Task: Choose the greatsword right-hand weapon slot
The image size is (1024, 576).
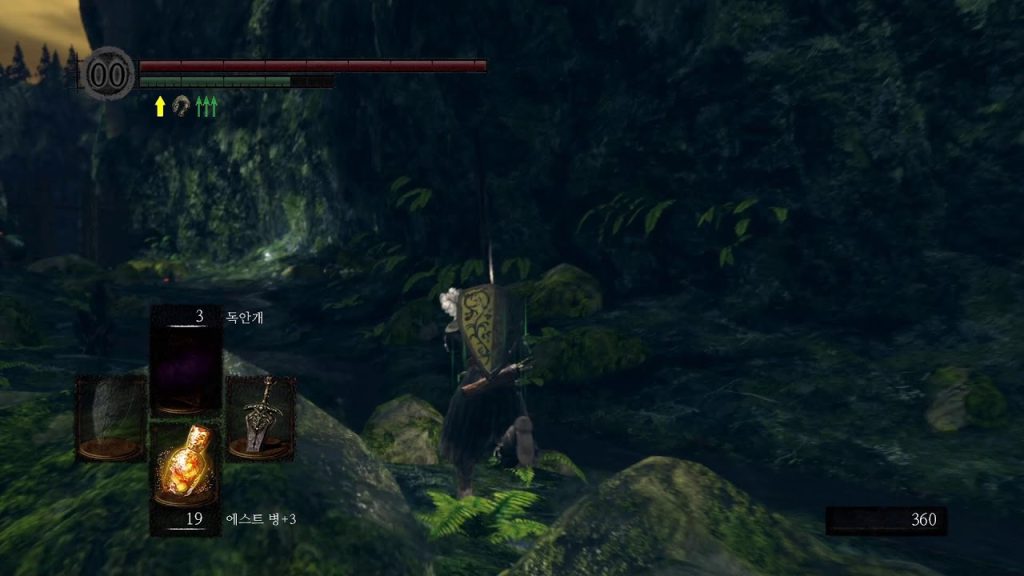Action: (x=260, y=417)
